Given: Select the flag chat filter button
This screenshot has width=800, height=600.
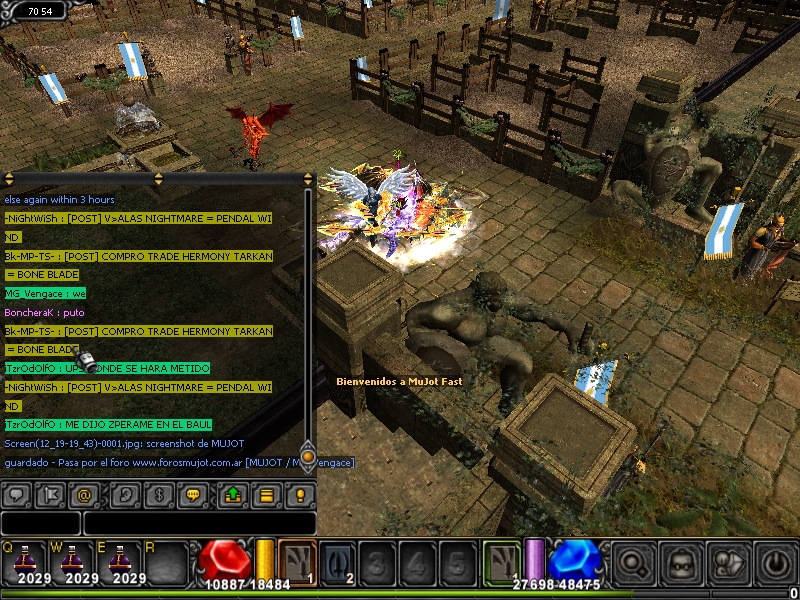Looking at the screenshot, I should click(50, 494).
